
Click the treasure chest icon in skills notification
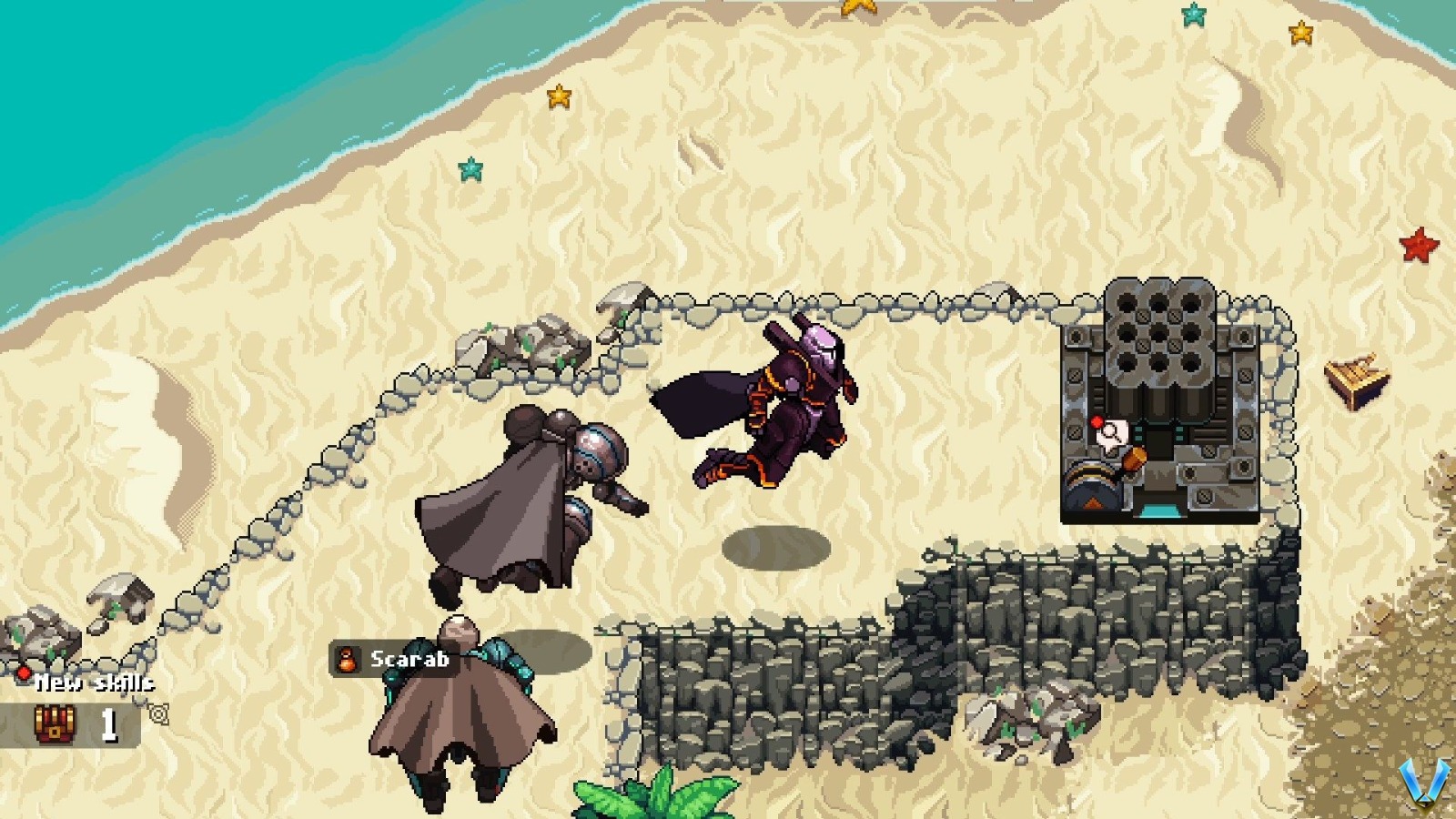pyautogui.click(x=55, y=724)
